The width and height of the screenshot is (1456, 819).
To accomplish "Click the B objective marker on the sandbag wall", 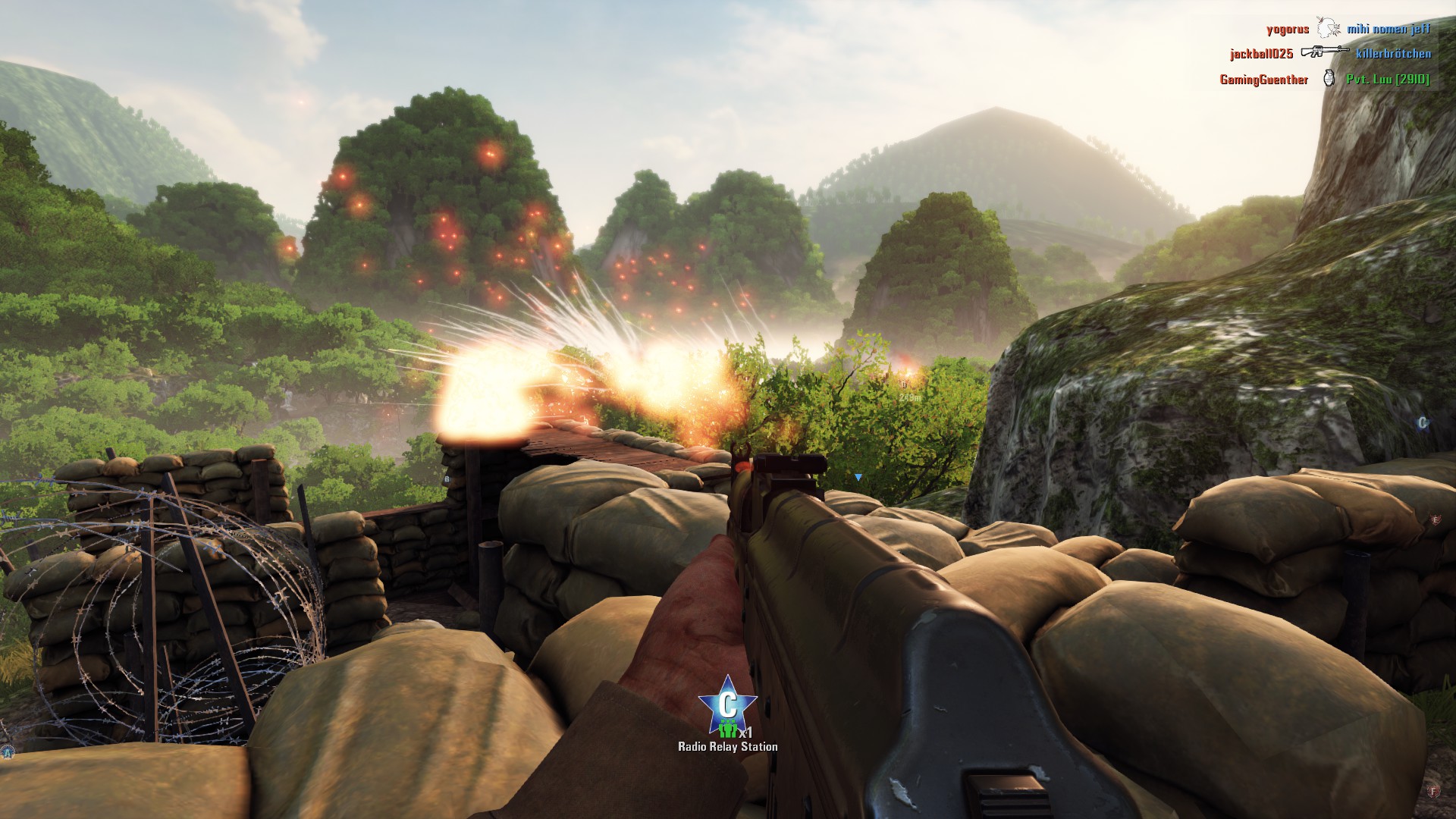I will [x=447, y=479].
